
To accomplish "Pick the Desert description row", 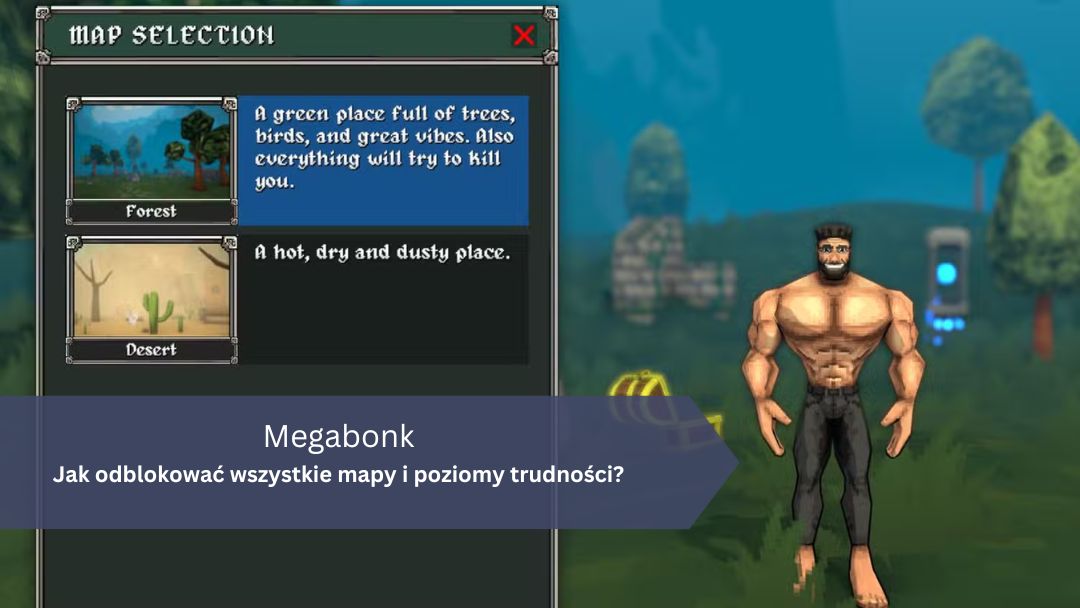I will tap(383, 299).
